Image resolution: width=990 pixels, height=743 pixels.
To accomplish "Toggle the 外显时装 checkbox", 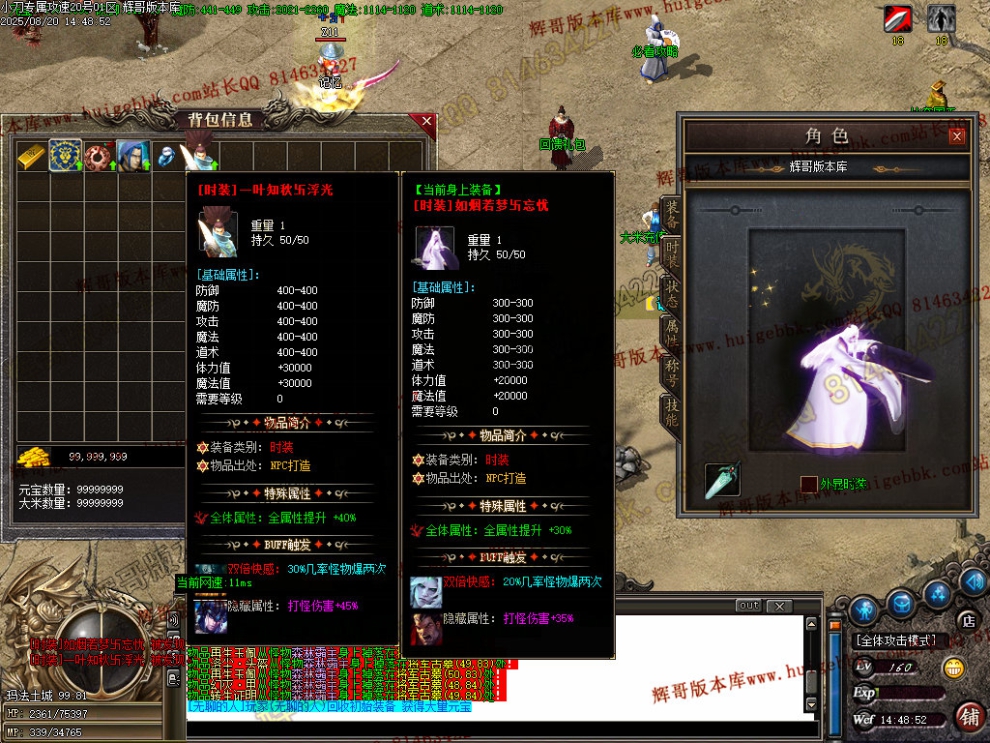I will pos(808,484).
